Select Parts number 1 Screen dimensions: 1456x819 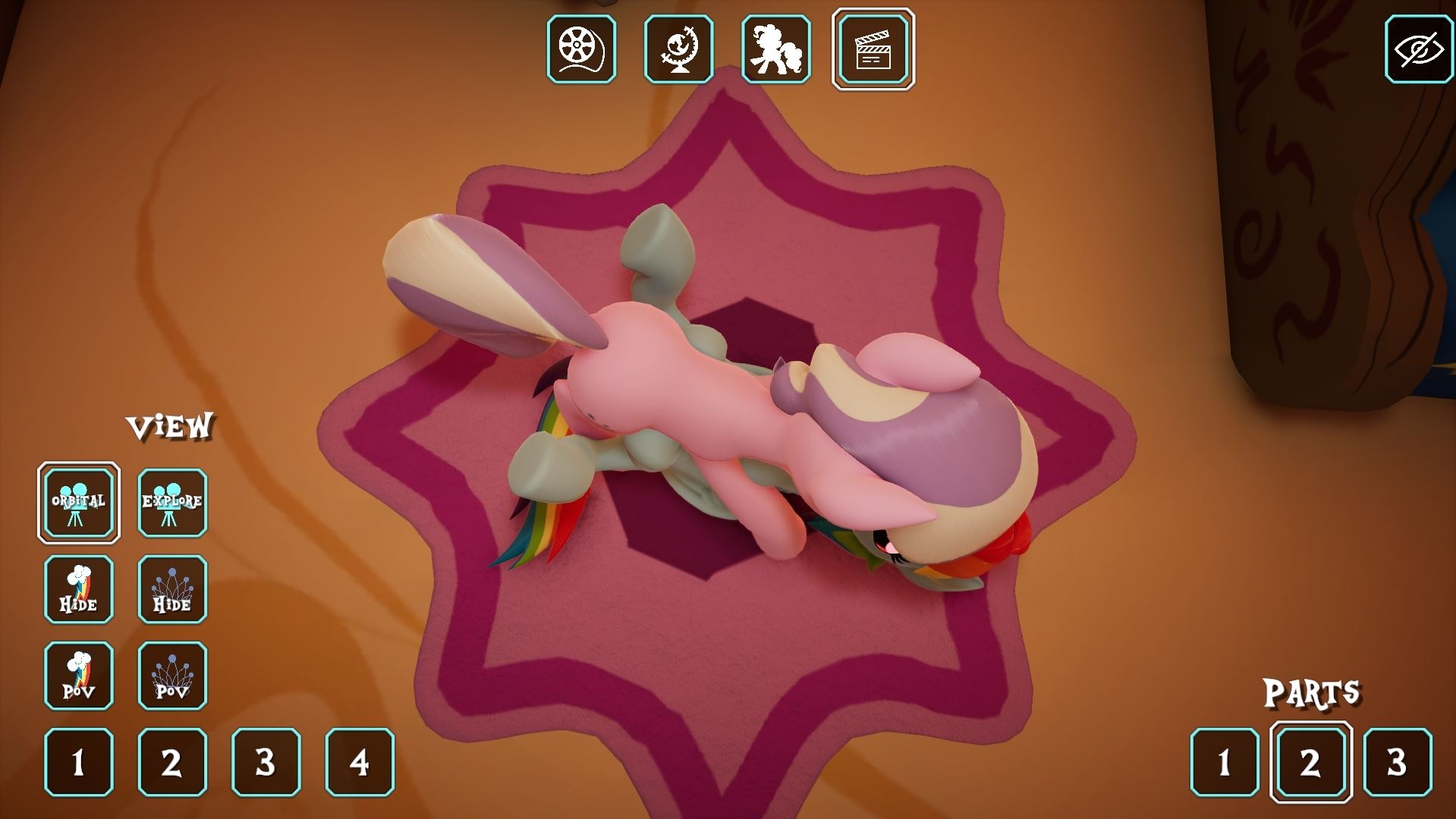click(1224, 762)
